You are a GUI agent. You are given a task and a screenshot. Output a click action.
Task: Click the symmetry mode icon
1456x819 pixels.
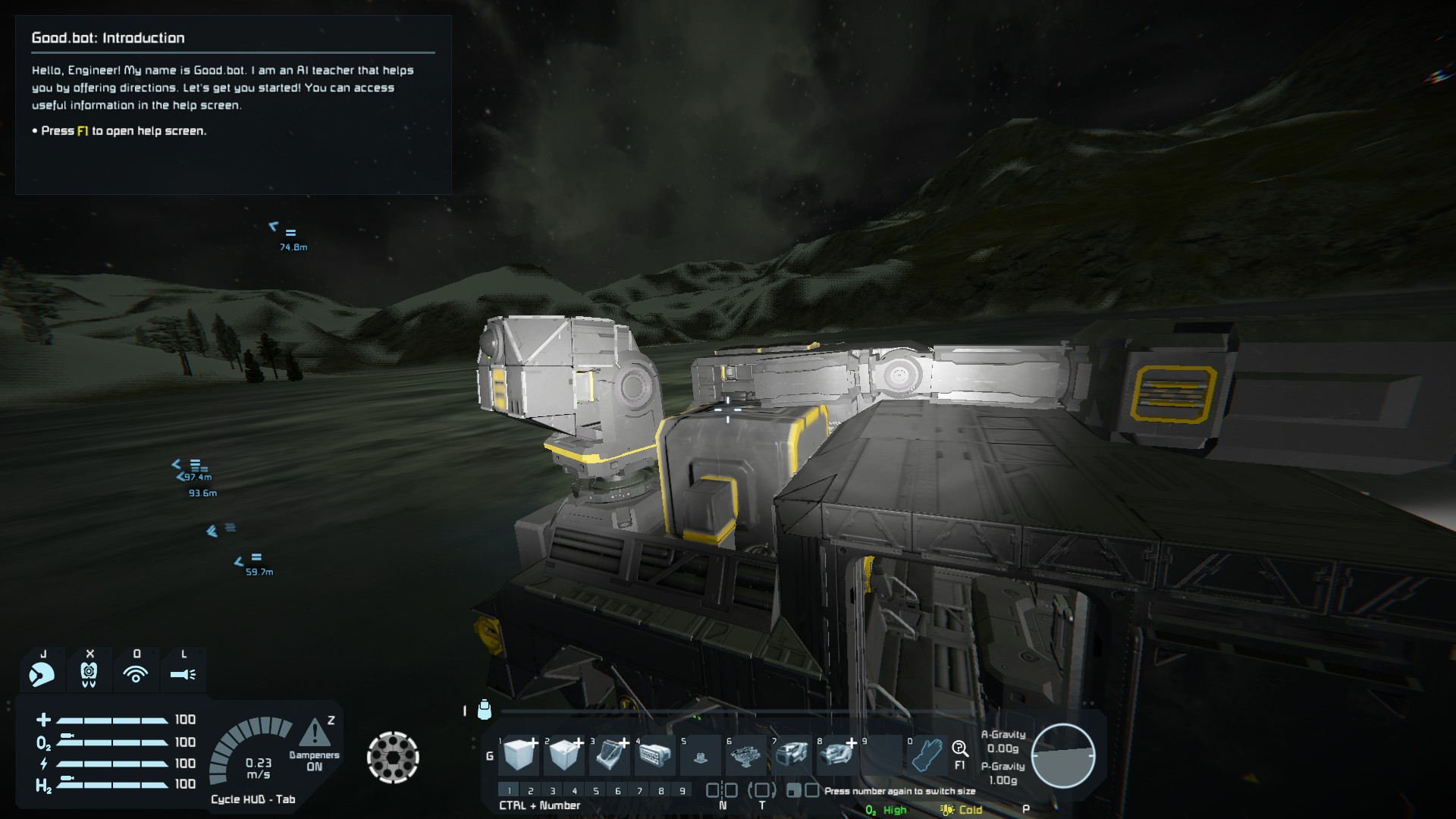coord(722,791)
